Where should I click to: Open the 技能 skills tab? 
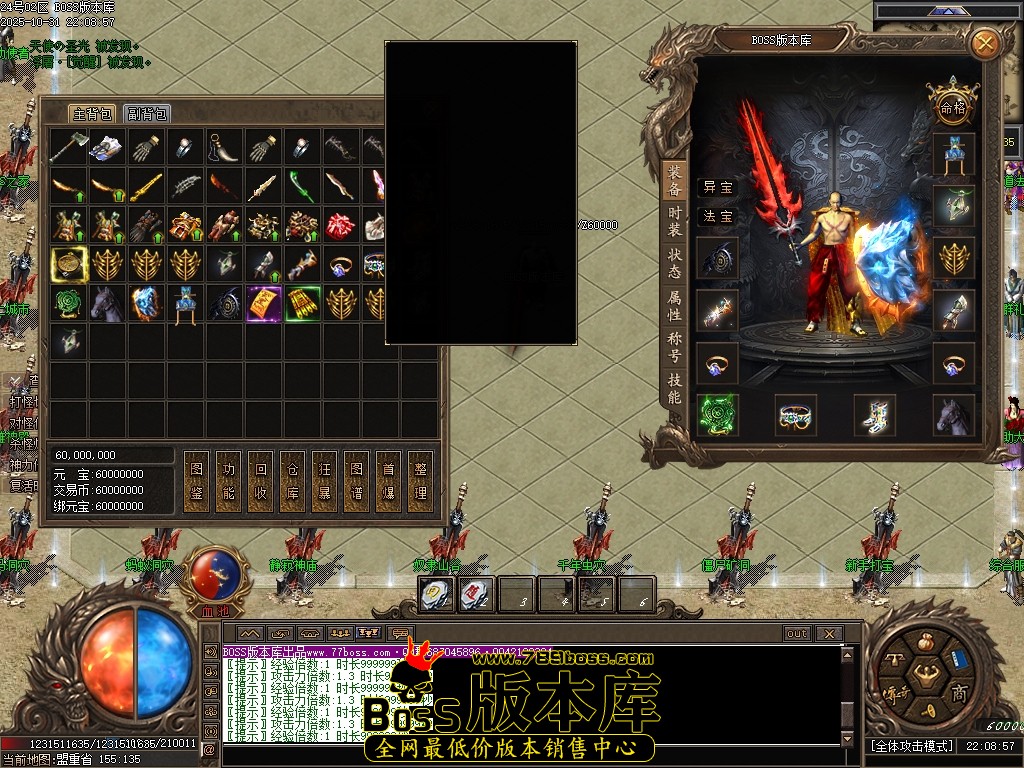click(675, 389)
